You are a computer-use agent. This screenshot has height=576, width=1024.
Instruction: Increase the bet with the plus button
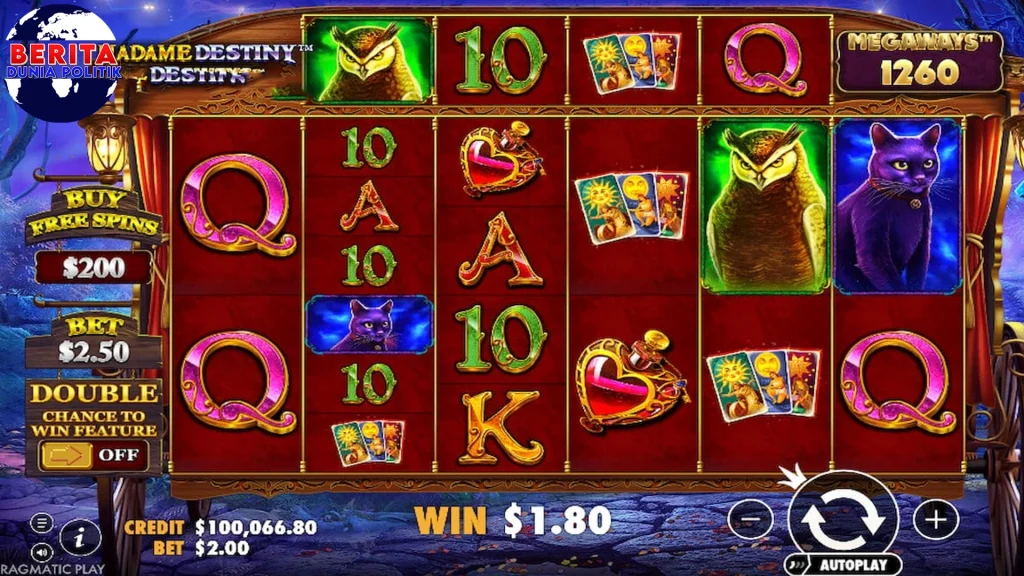tap(935, 519)
